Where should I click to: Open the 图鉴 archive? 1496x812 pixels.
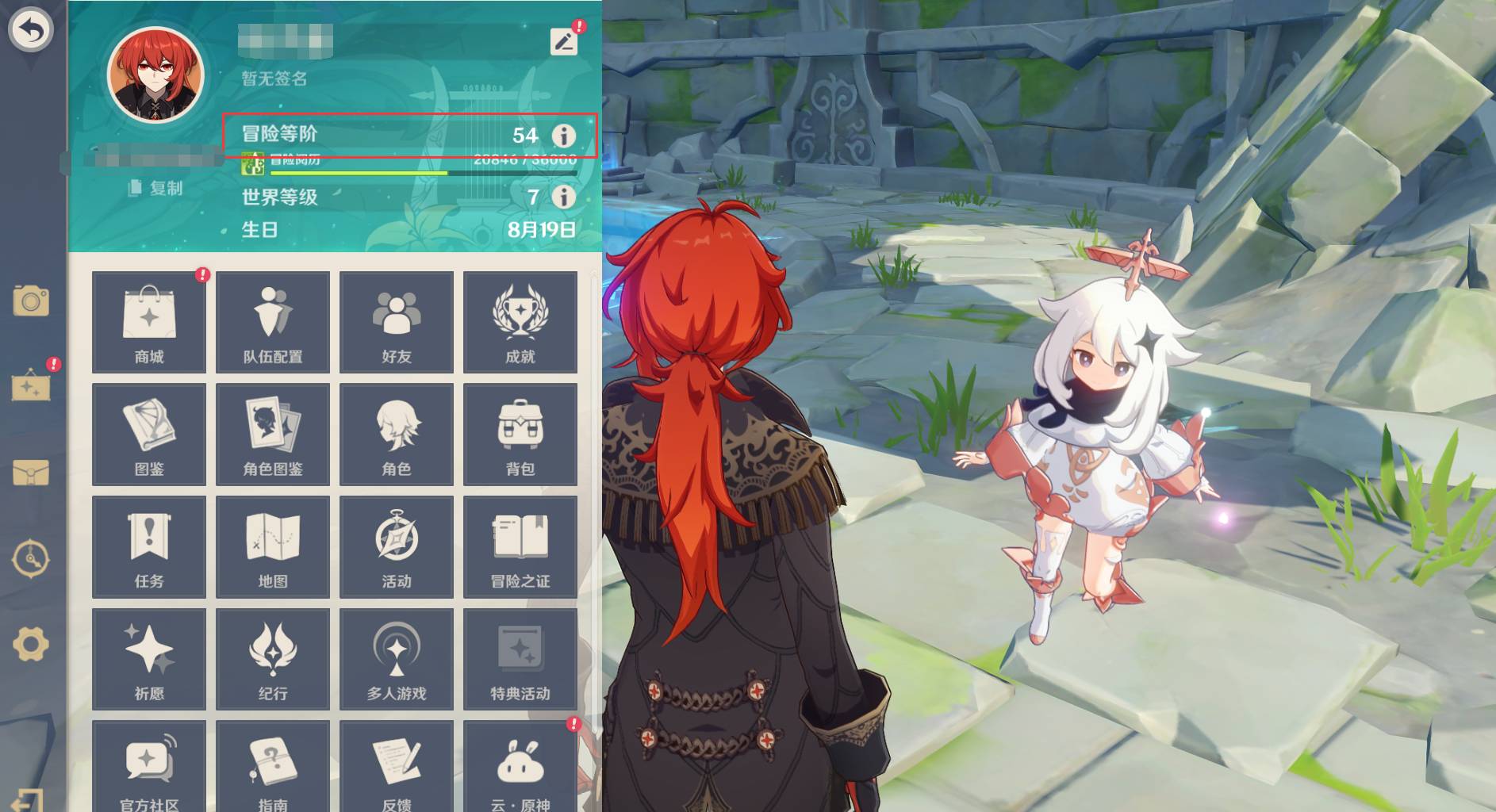149,435
